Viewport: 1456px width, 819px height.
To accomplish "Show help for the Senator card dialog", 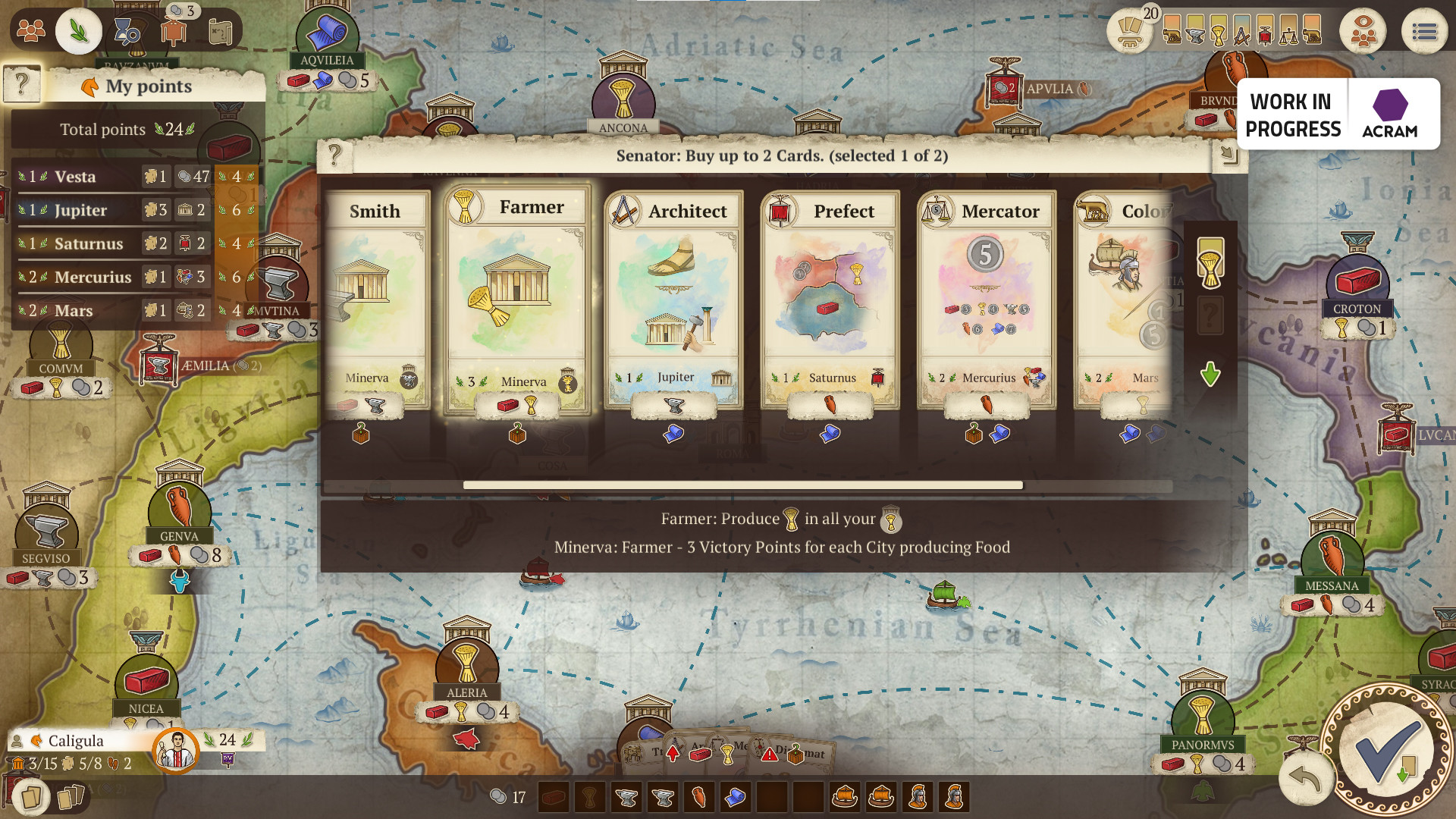I will [334, 155].
